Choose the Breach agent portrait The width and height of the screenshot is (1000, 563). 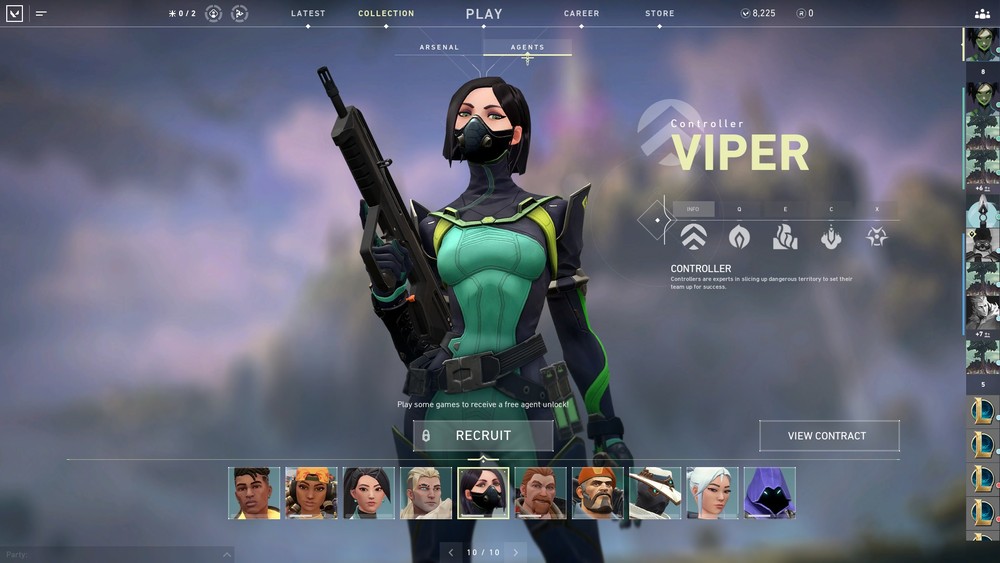[x=541, y=493]
